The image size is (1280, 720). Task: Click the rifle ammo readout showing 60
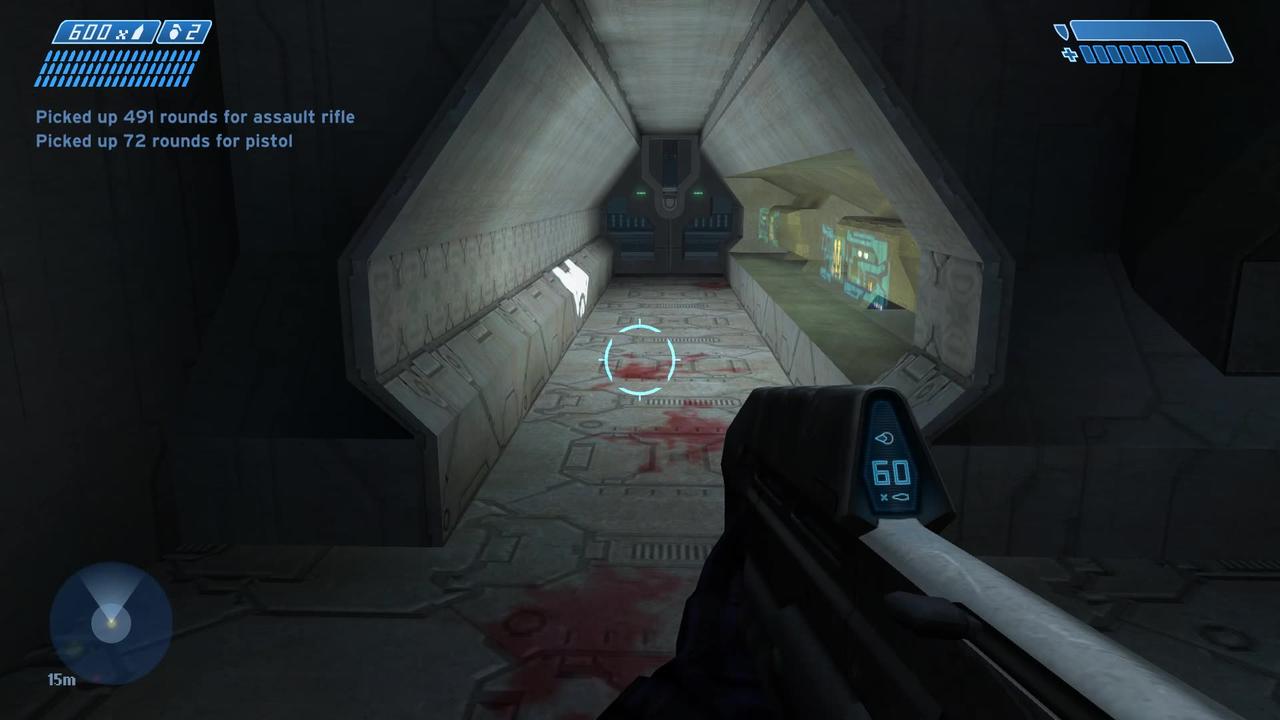[891, 472]
